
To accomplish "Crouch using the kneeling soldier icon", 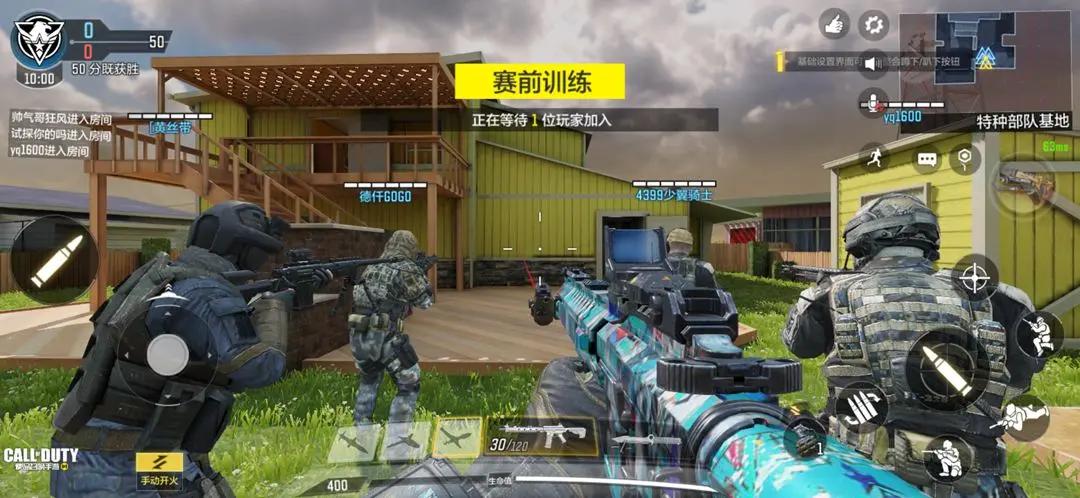I will click(x=946, y=459).
